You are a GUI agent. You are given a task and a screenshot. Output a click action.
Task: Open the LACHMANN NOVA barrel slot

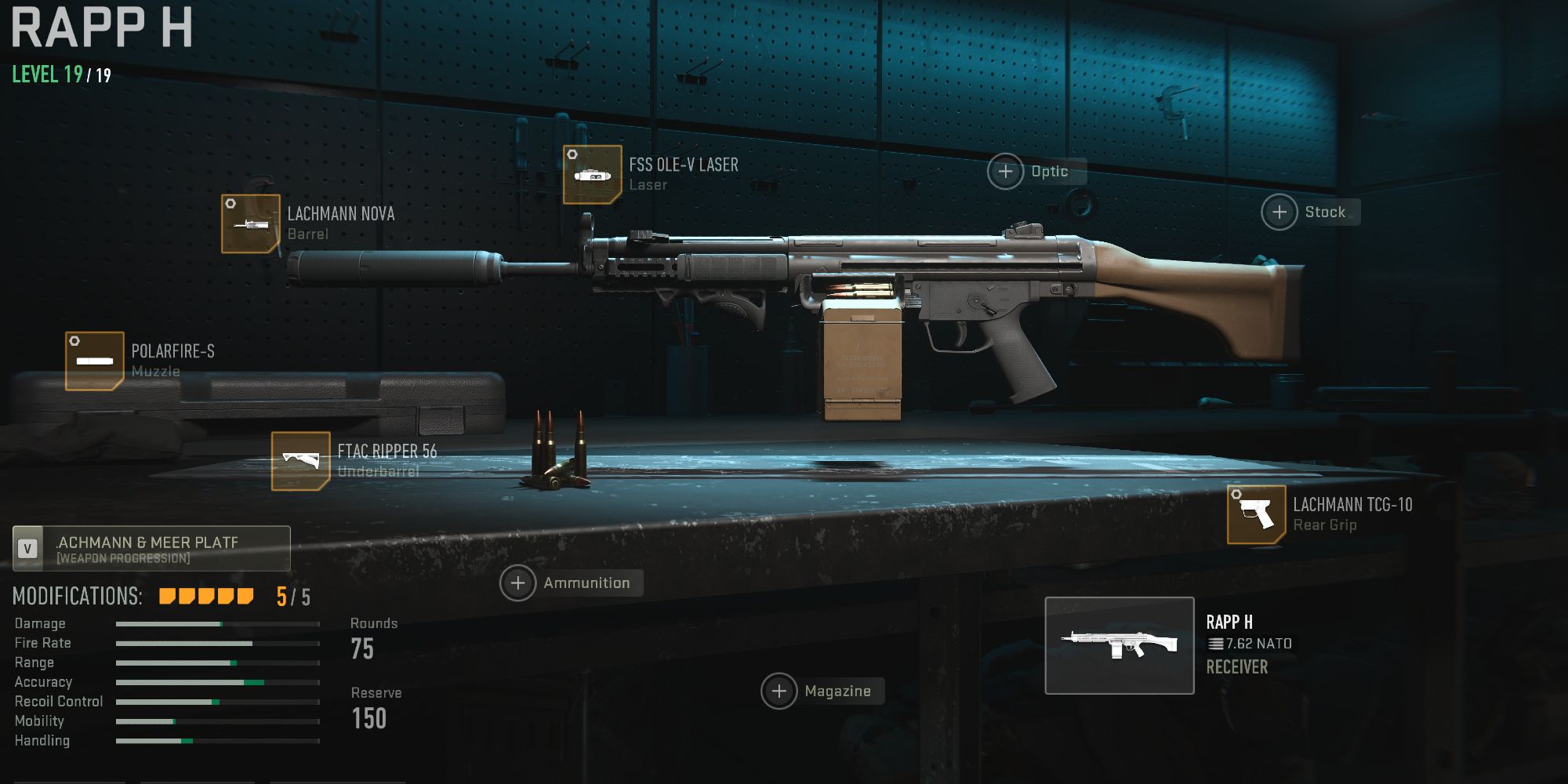coord(249,223)
